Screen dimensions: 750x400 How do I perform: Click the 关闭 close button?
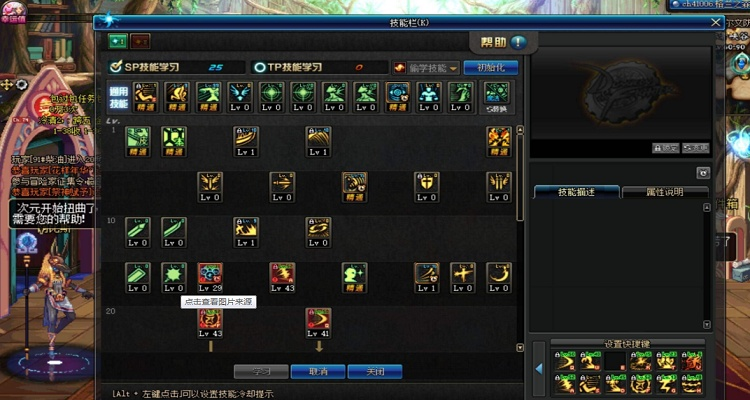click(x=375, y=370)
